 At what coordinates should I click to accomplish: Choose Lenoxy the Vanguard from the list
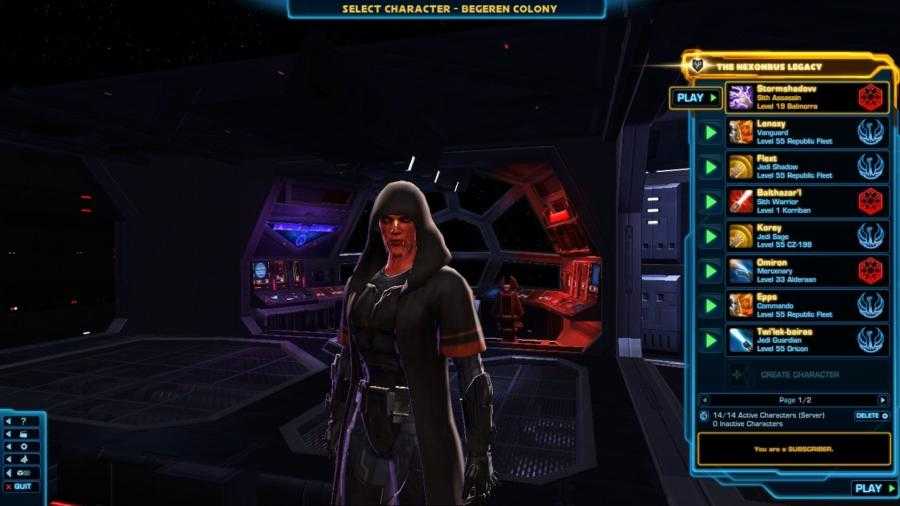click(790, 132)
